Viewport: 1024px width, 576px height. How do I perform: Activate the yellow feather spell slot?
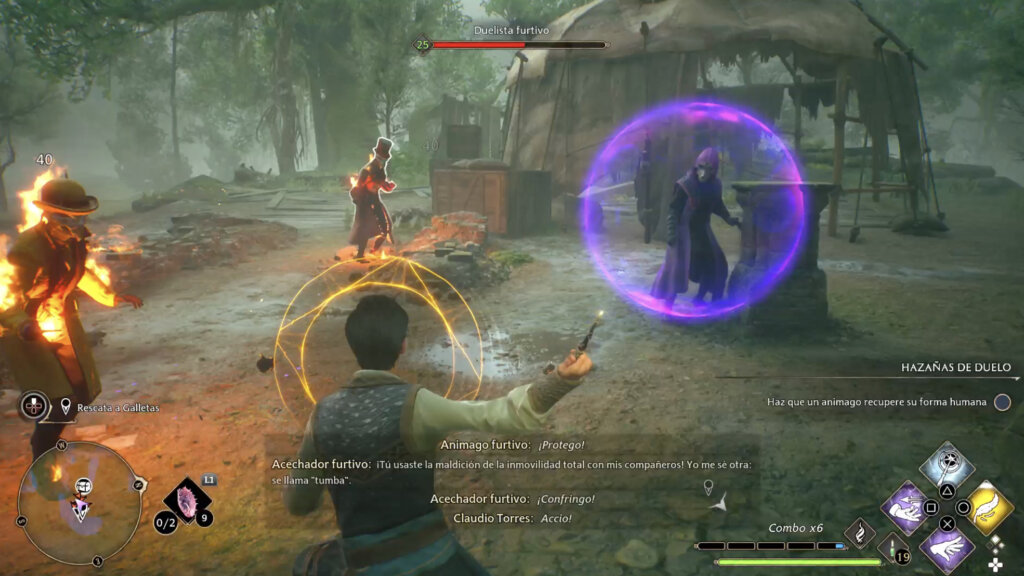pos(988,506)
